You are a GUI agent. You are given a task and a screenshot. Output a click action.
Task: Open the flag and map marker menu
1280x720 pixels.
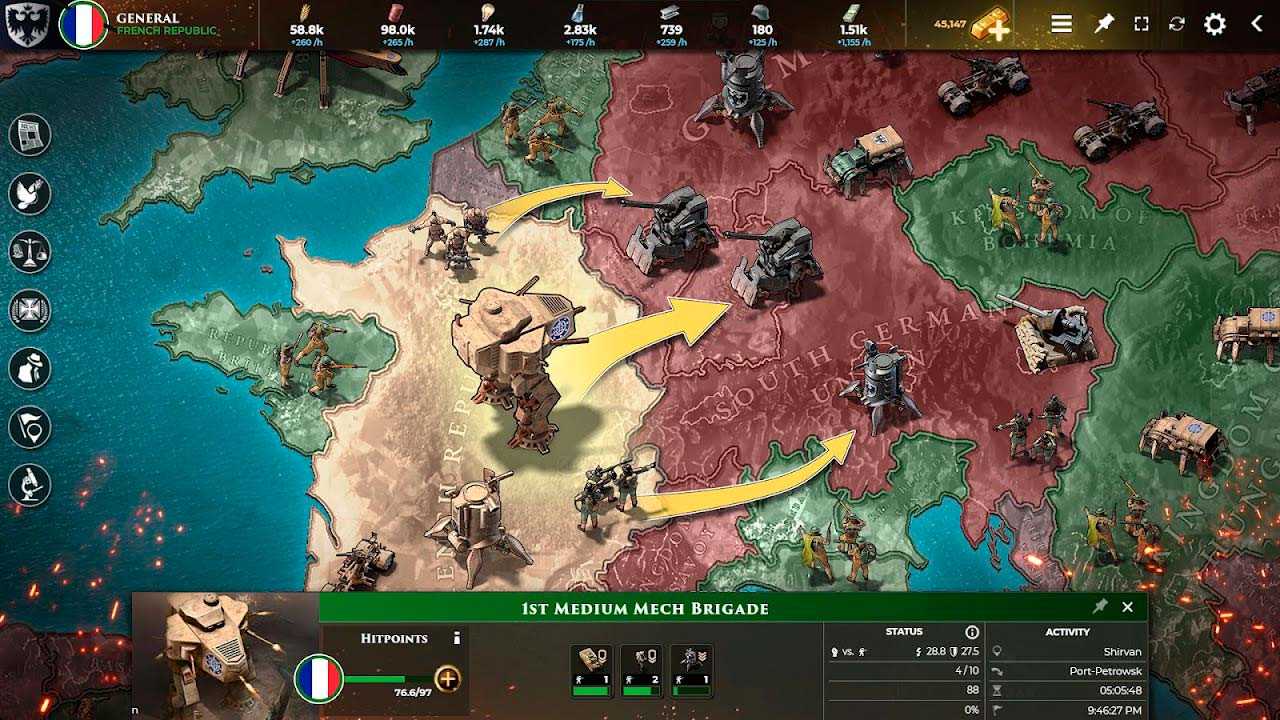click(x=30, y=427)
